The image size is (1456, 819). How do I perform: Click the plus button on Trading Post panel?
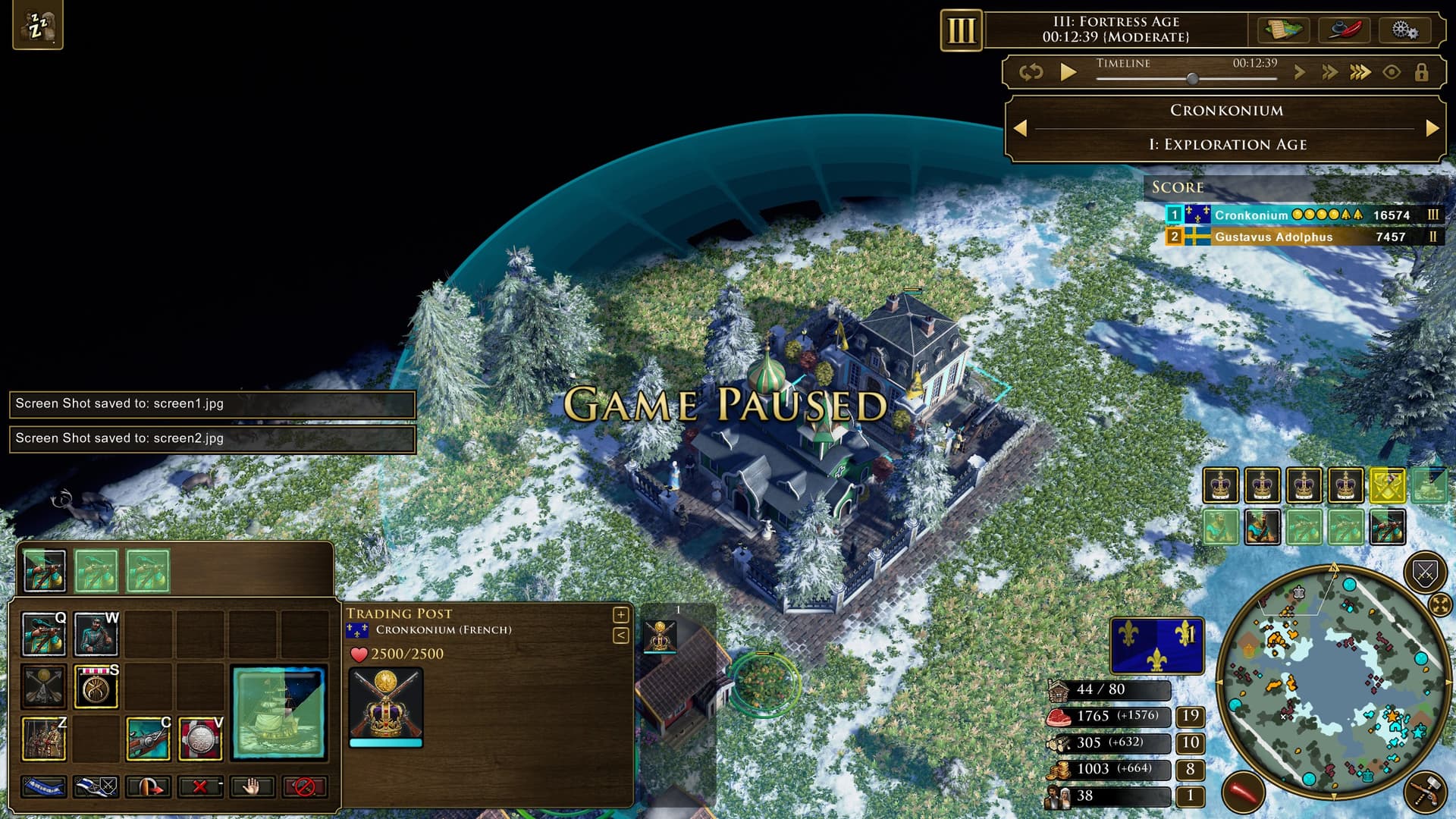620,614
